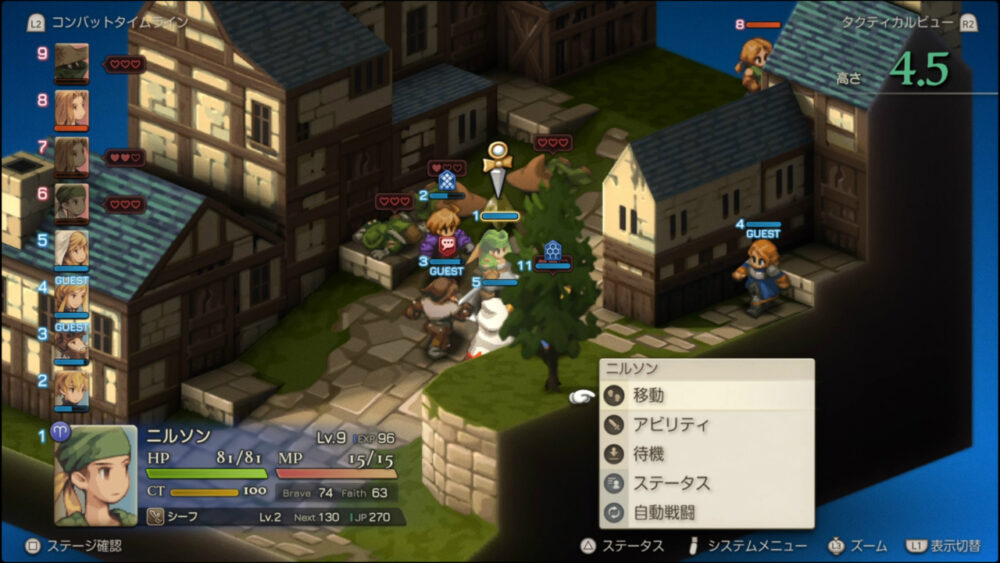
Task: Select the timeline portrait numbered 8
Action: click(x=71, y=108)
